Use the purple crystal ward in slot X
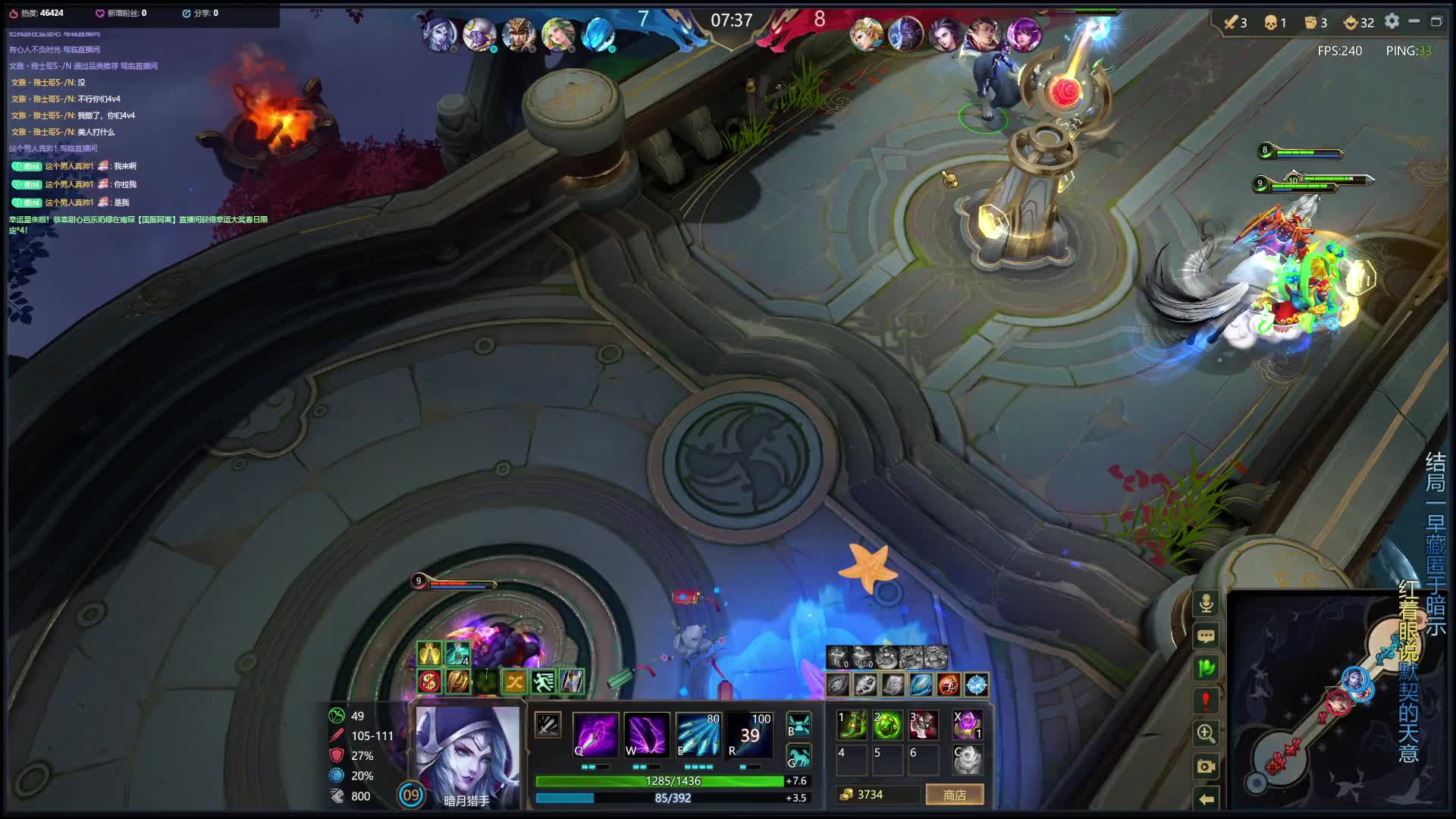The height and width of the screenshot is (819, 1456). (x=968, y=725)
